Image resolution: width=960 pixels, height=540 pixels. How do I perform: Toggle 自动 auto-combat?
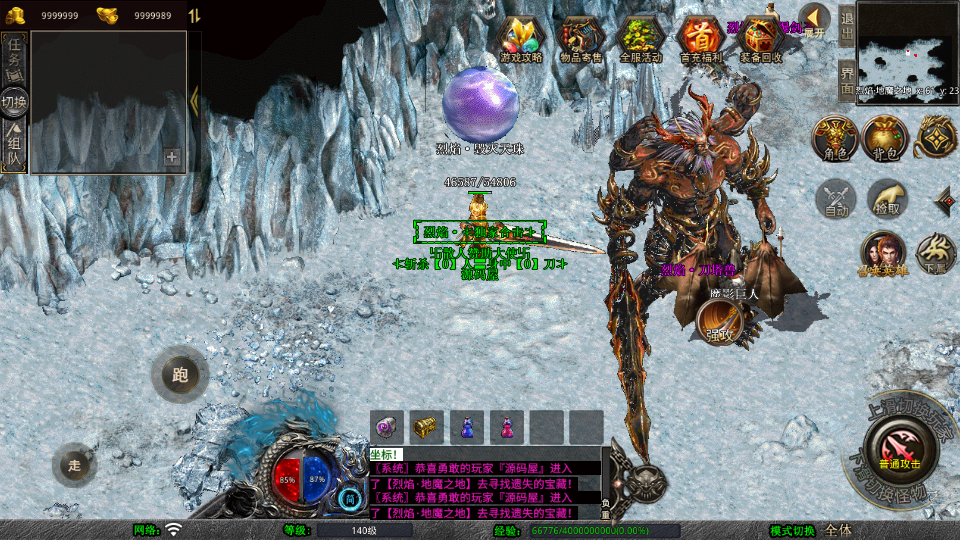click(x=836, y=199)
